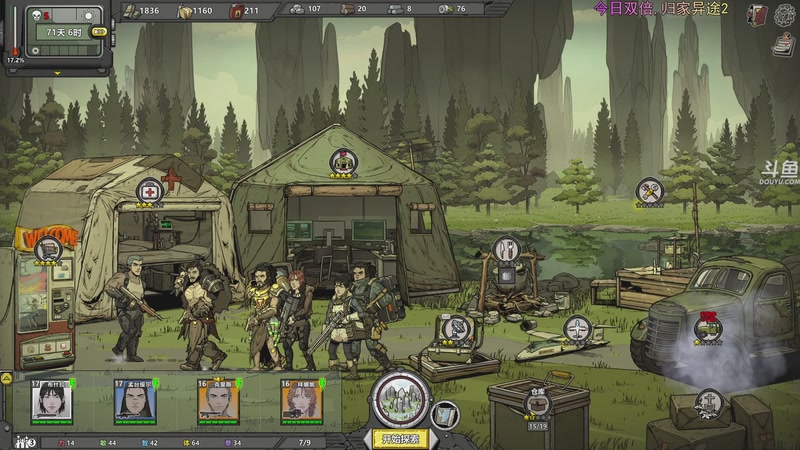Image resolution: width=800 pixels, height=450 pixels.
Task: Open the 仓库 warehouse crate icon
Action: coord(537,400)
